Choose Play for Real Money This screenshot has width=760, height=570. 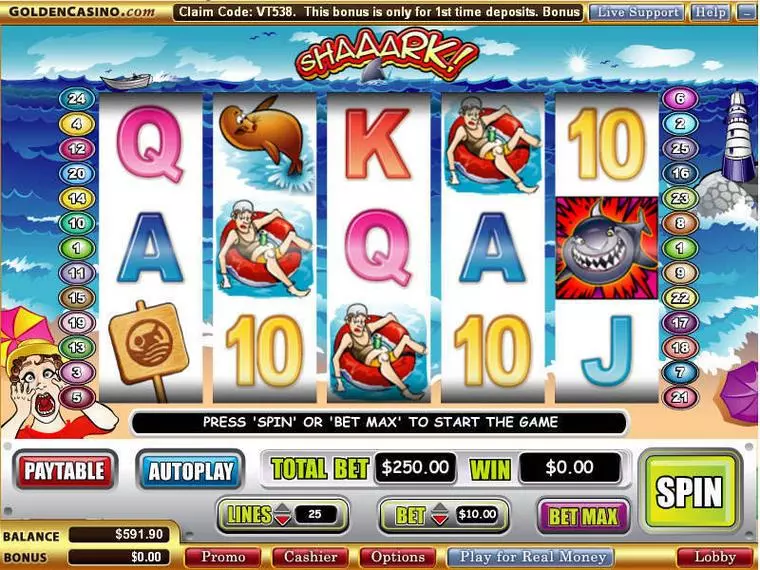530,557
